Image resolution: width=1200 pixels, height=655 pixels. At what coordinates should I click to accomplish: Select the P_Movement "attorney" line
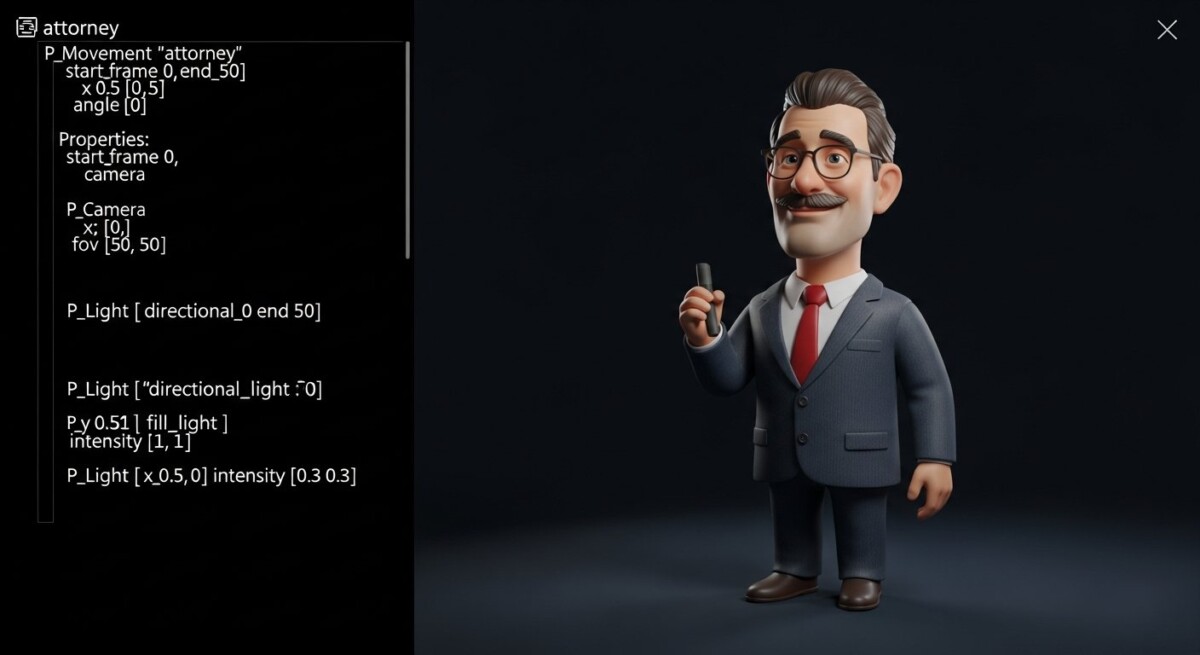point(143,53)
